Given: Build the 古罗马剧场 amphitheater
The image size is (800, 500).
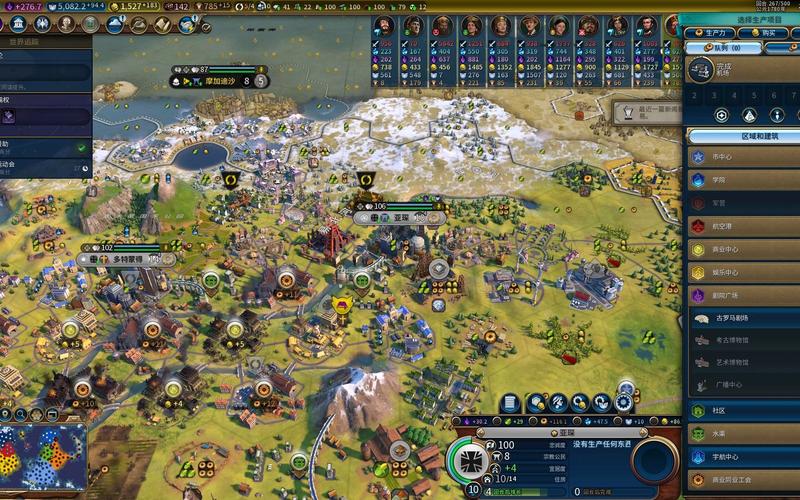Looking at the screenshot, I should point(742,318).
